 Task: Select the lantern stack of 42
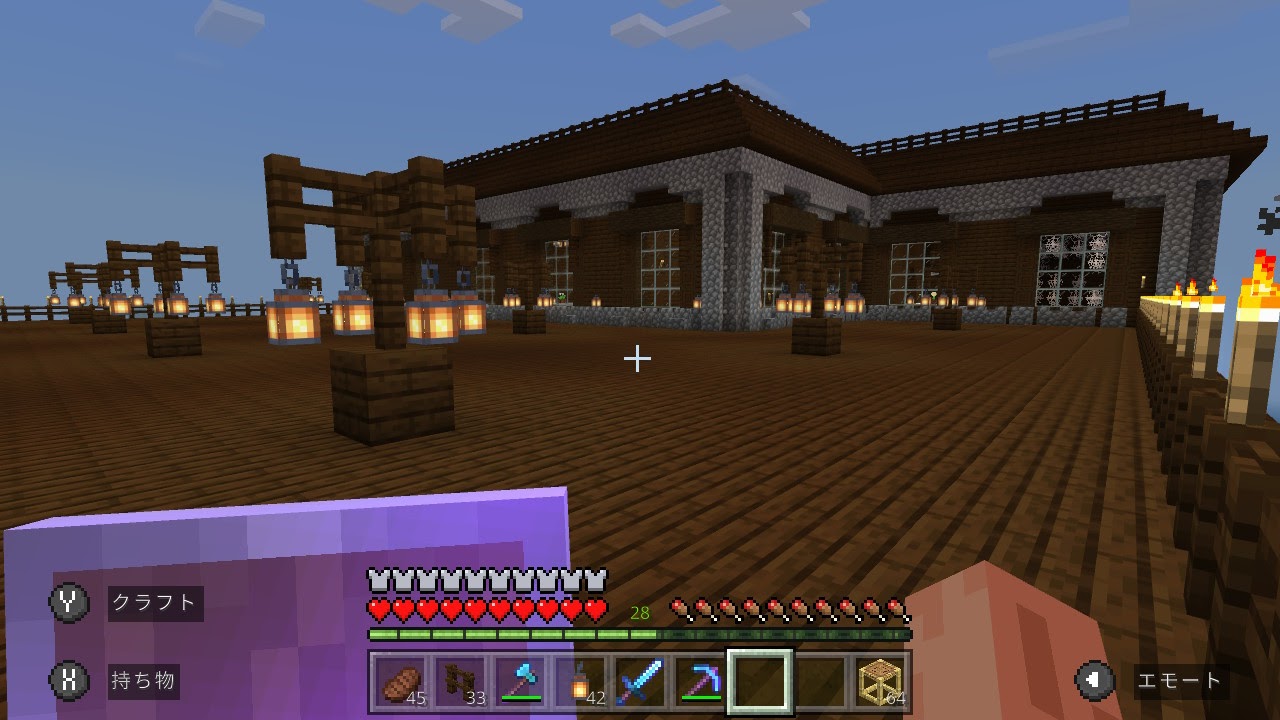click(579, 683)
